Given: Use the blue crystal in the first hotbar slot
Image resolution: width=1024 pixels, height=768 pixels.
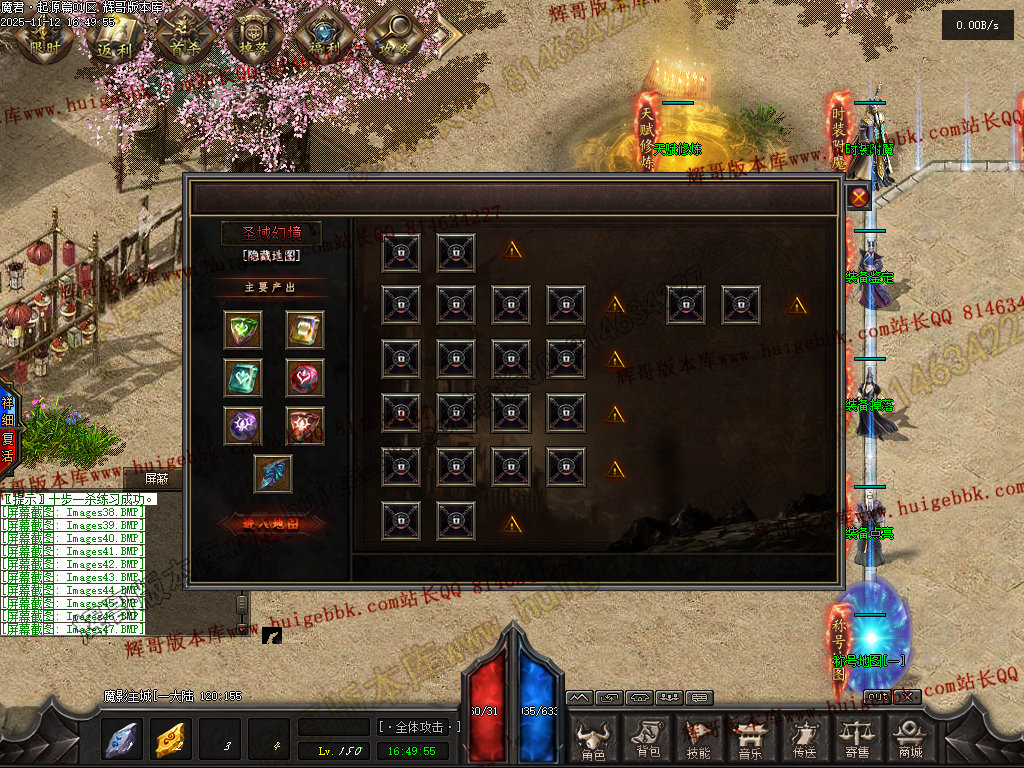Looking at the screenshot, I should pyautogui.click(x=122, y=739).
